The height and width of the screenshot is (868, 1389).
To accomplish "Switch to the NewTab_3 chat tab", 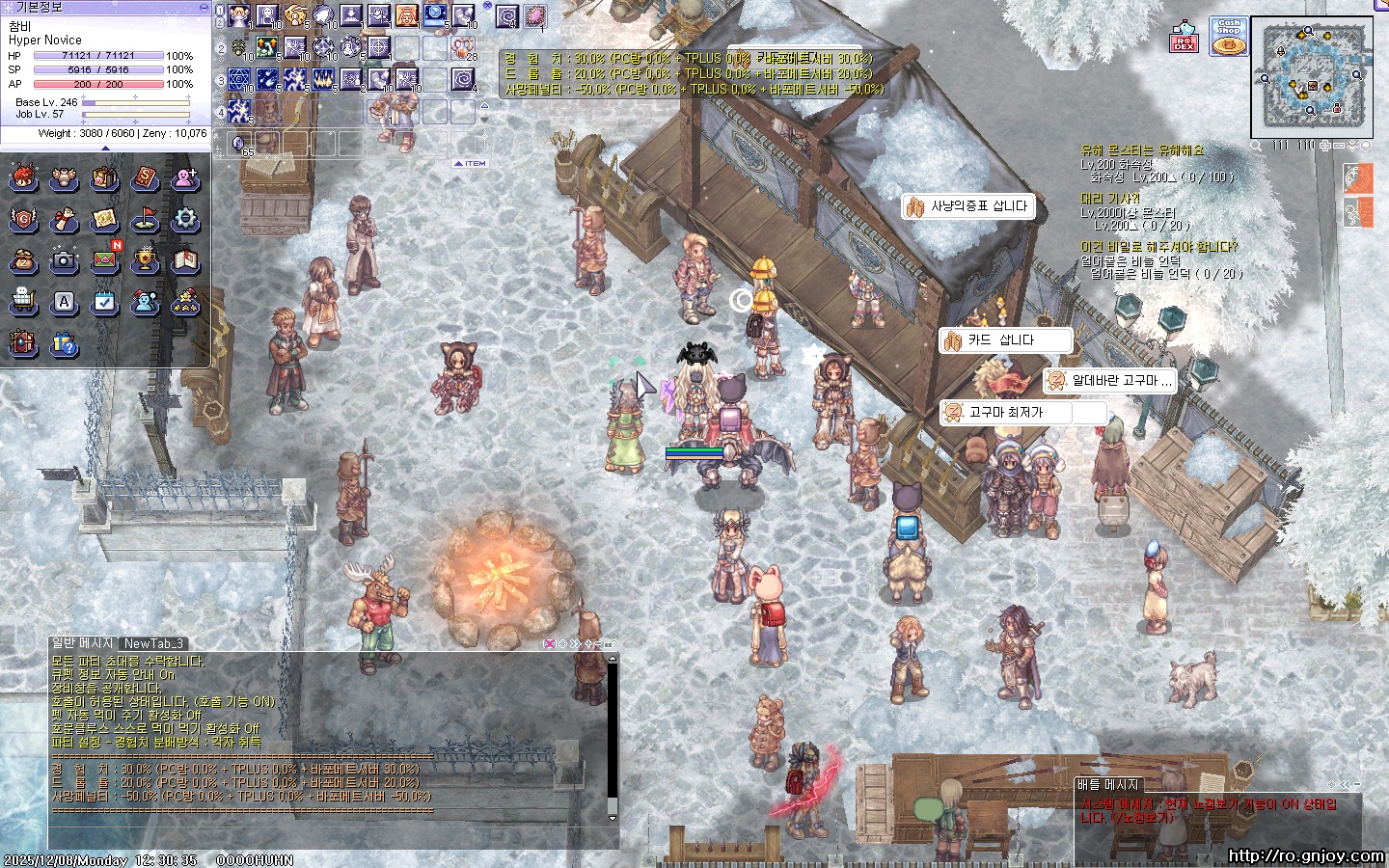I will pyautogui.click(x=152, y=643).
